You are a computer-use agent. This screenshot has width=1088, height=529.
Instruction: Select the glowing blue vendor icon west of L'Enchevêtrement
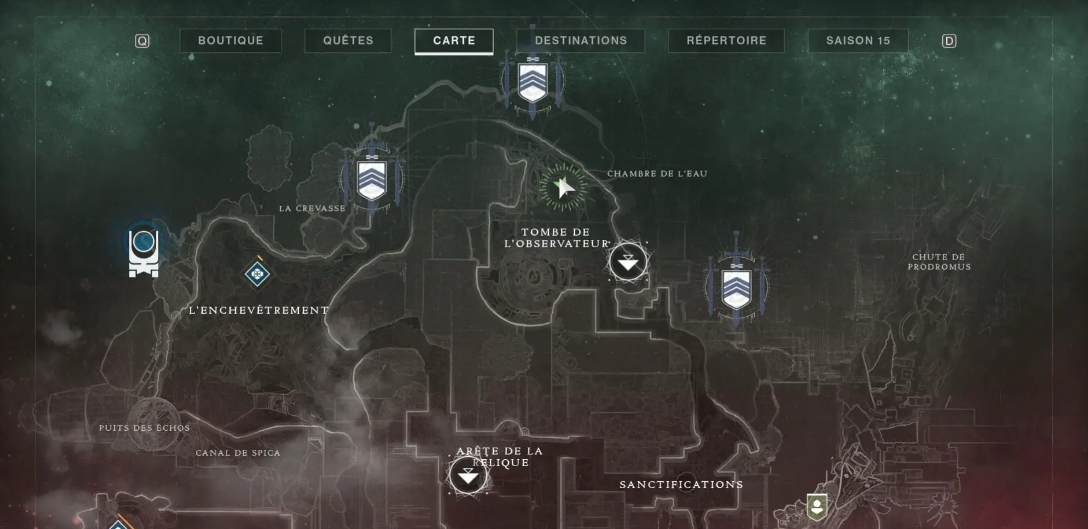coord(144,252)
